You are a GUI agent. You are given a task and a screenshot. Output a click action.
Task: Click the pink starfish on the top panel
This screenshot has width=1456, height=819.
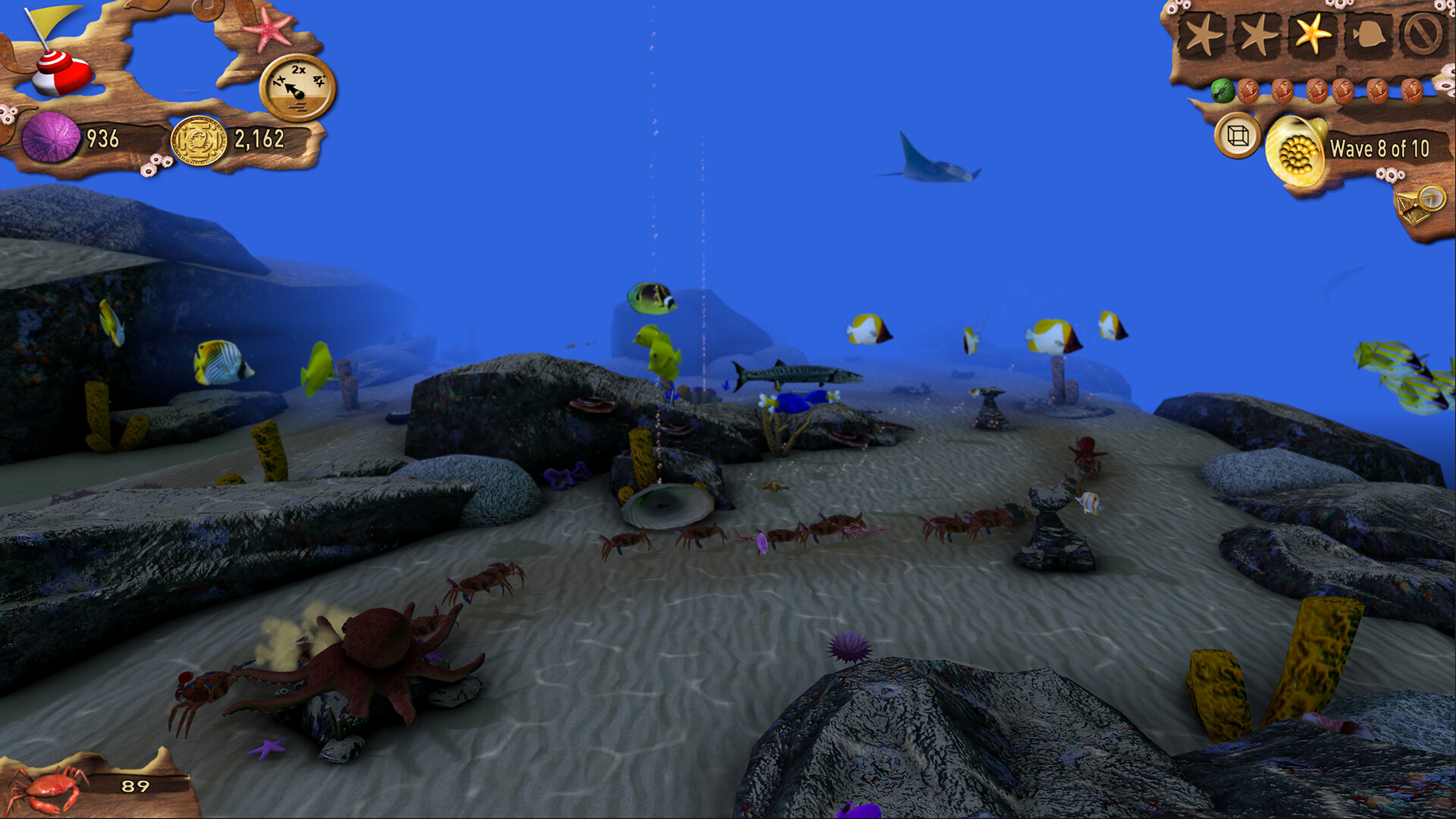(x=268, y=27)
